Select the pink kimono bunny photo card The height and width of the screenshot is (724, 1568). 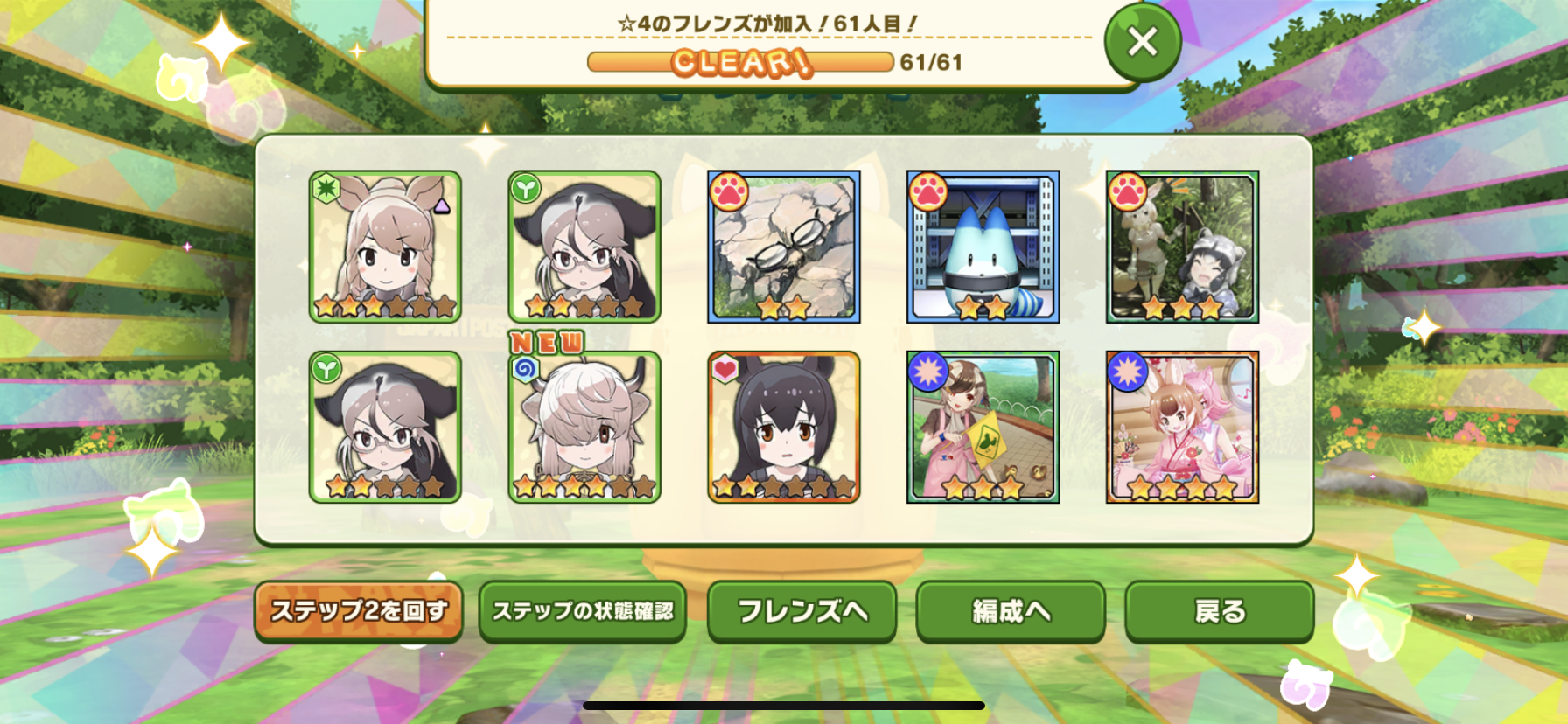[1182, 428]
